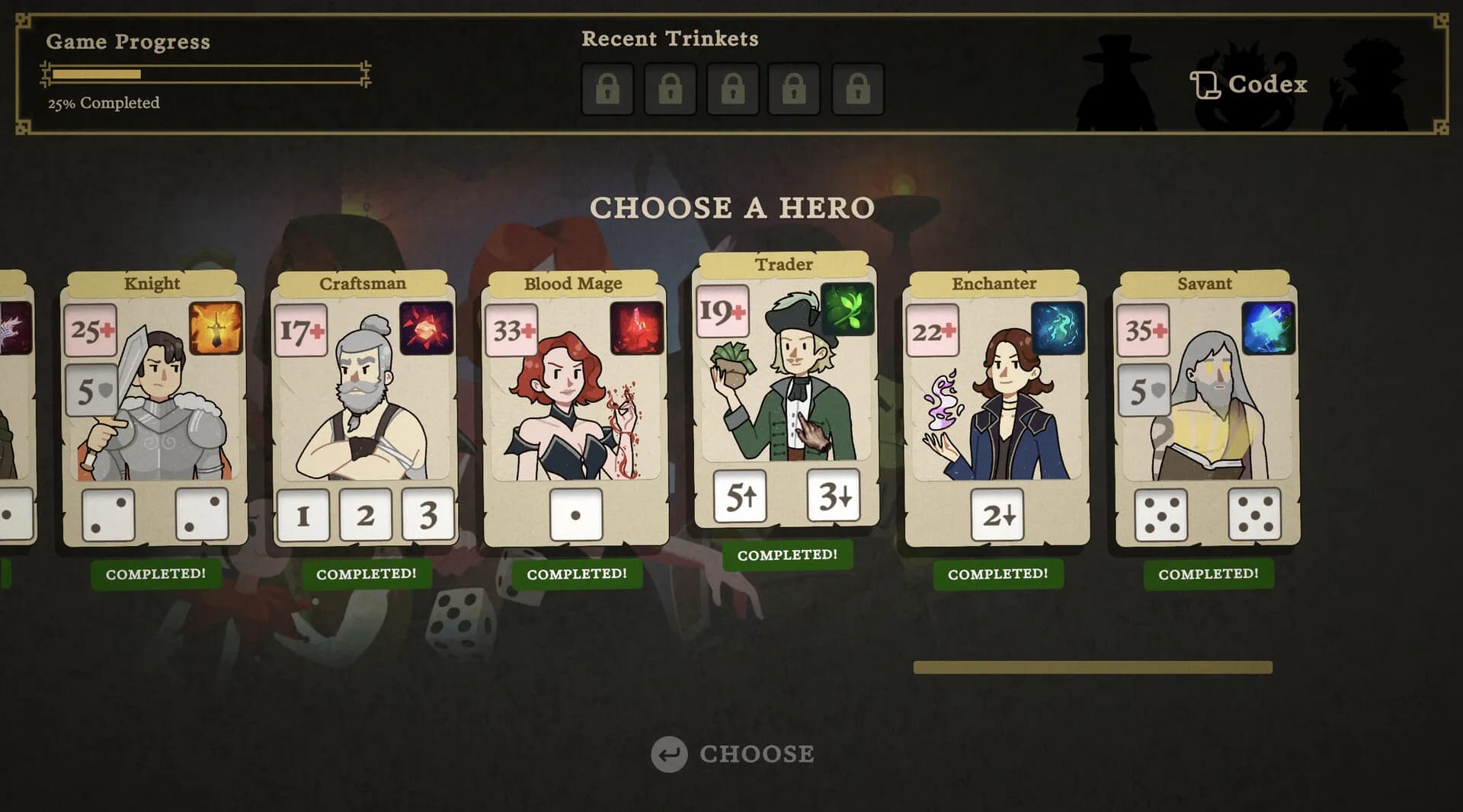
Task: Click the first locked trinket slot
Action: [x=607, y=88]
